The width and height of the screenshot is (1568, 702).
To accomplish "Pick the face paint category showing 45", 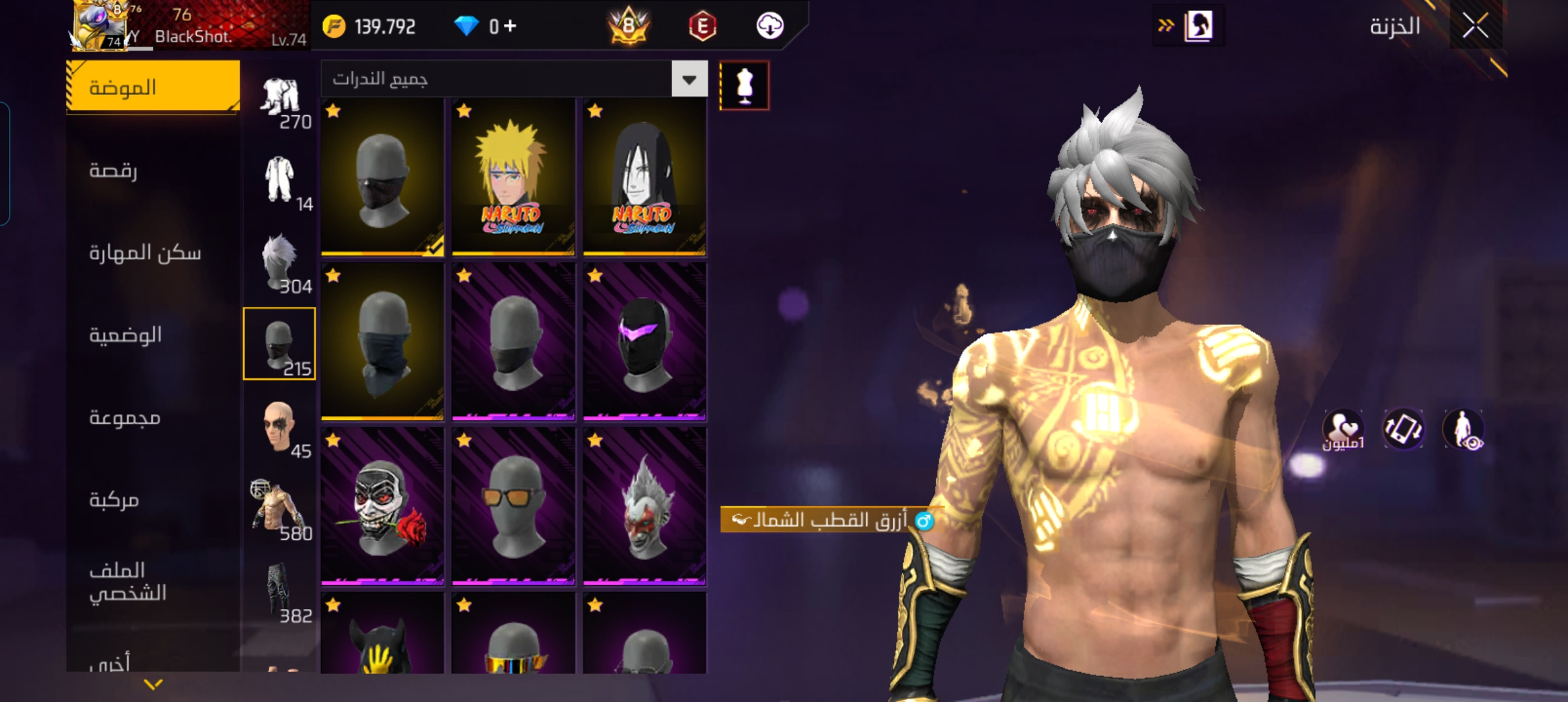I will pos(281,428).
